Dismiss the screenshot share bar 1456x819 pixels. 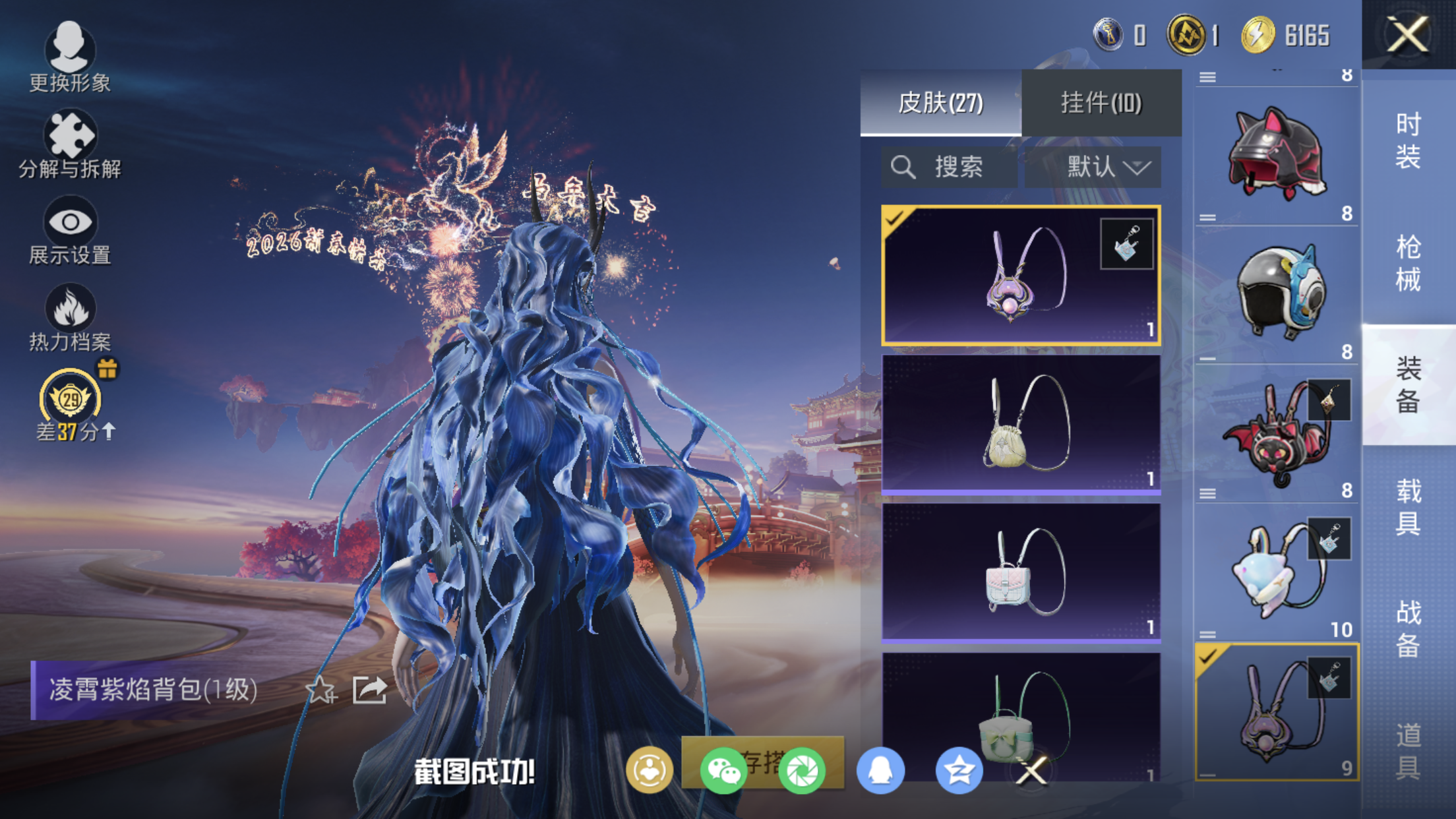point(1032,770)
